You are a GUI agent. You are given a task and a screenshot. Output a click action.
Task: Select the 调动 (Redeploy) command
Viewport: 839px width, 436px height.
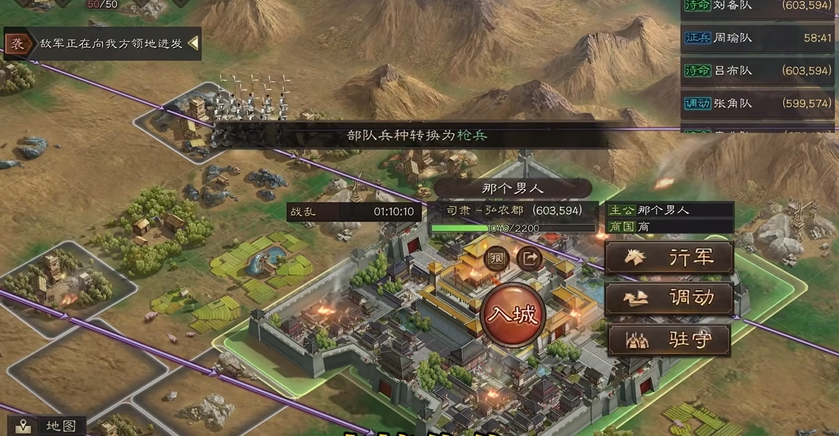click(x=669, y=298)
